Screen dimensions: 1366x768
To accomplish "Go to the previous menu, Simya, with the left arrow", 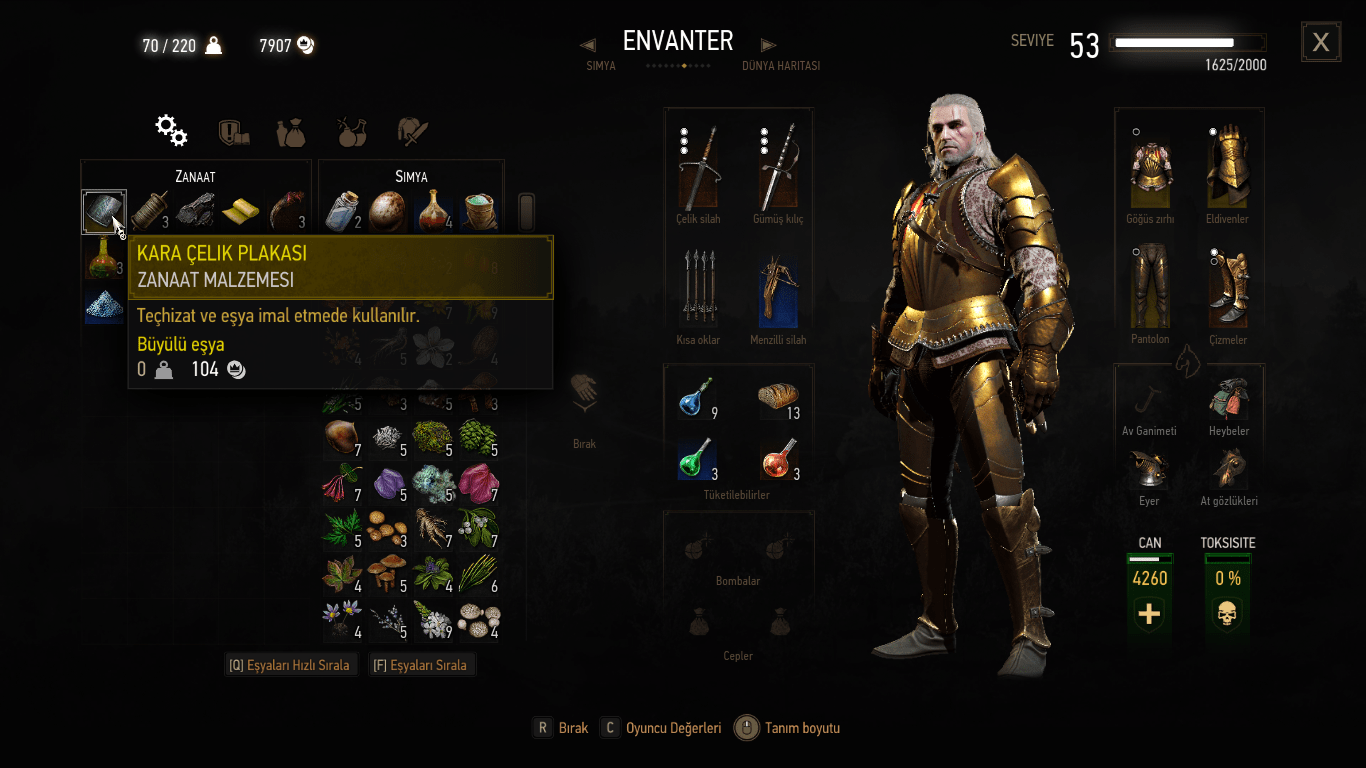I will [x=588, y=45].
